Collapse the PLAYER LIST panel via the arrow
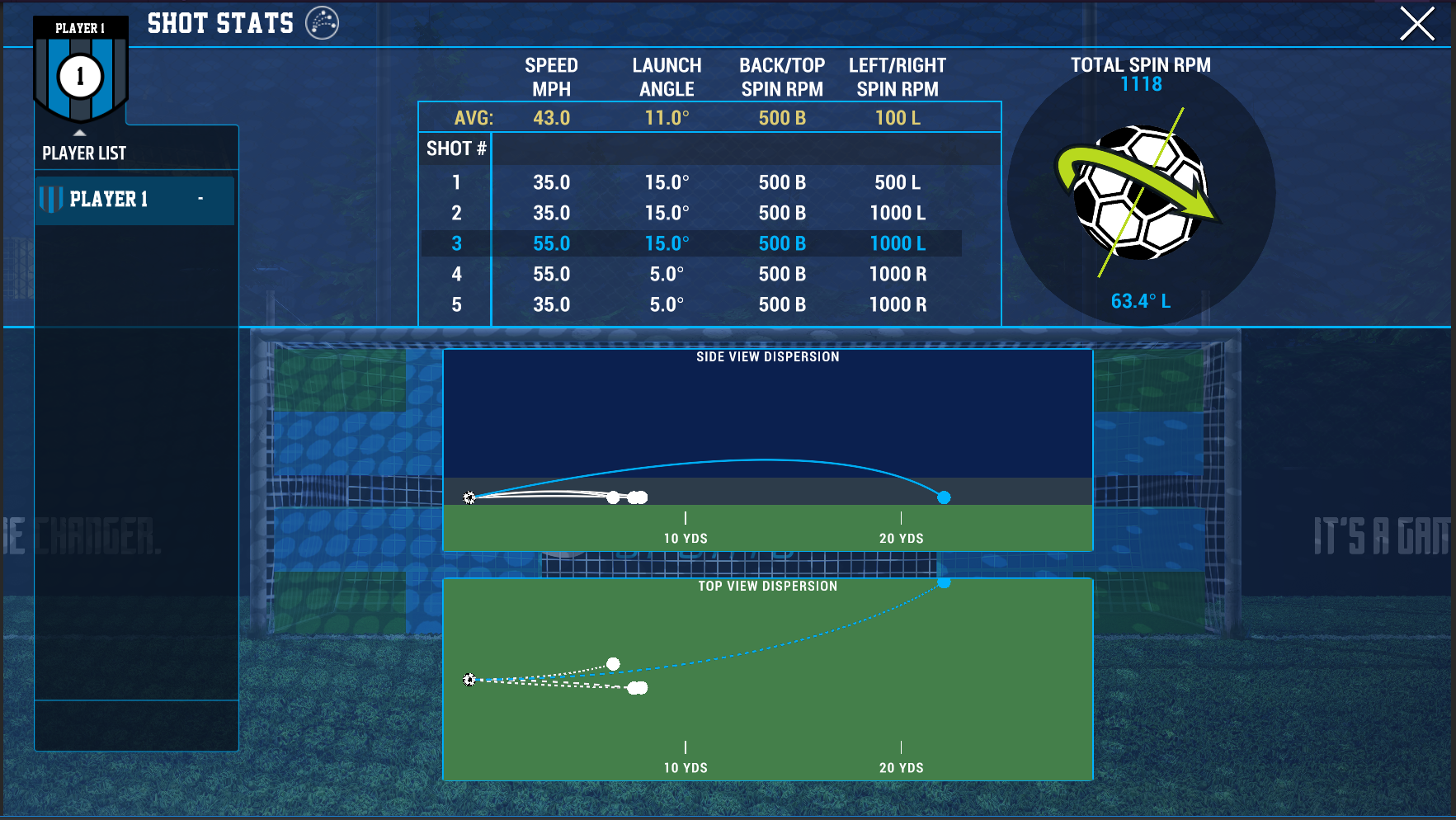 (79, 131)
